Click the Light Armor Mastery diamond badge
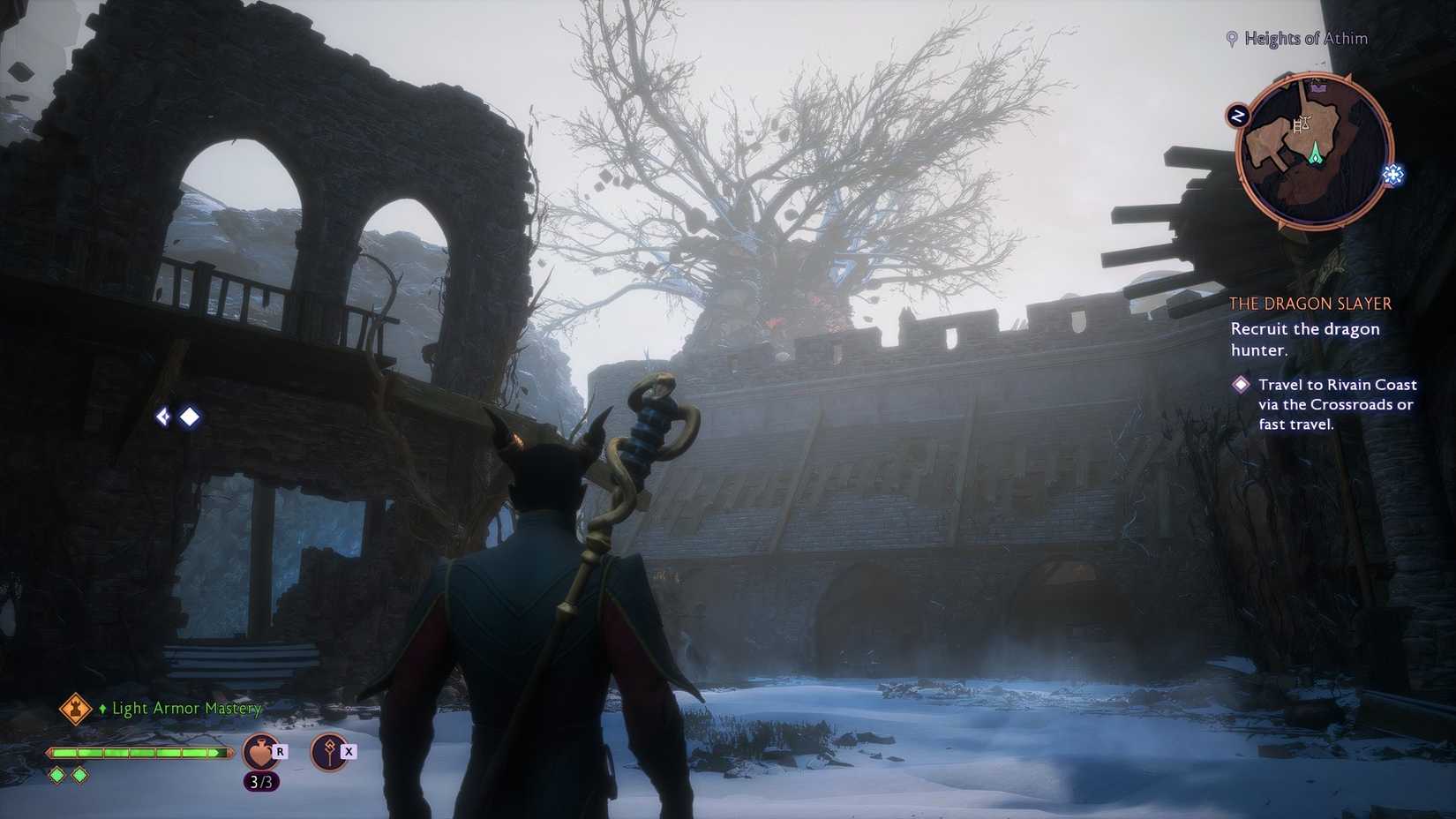1456x819 pixels. coord(76,710)
